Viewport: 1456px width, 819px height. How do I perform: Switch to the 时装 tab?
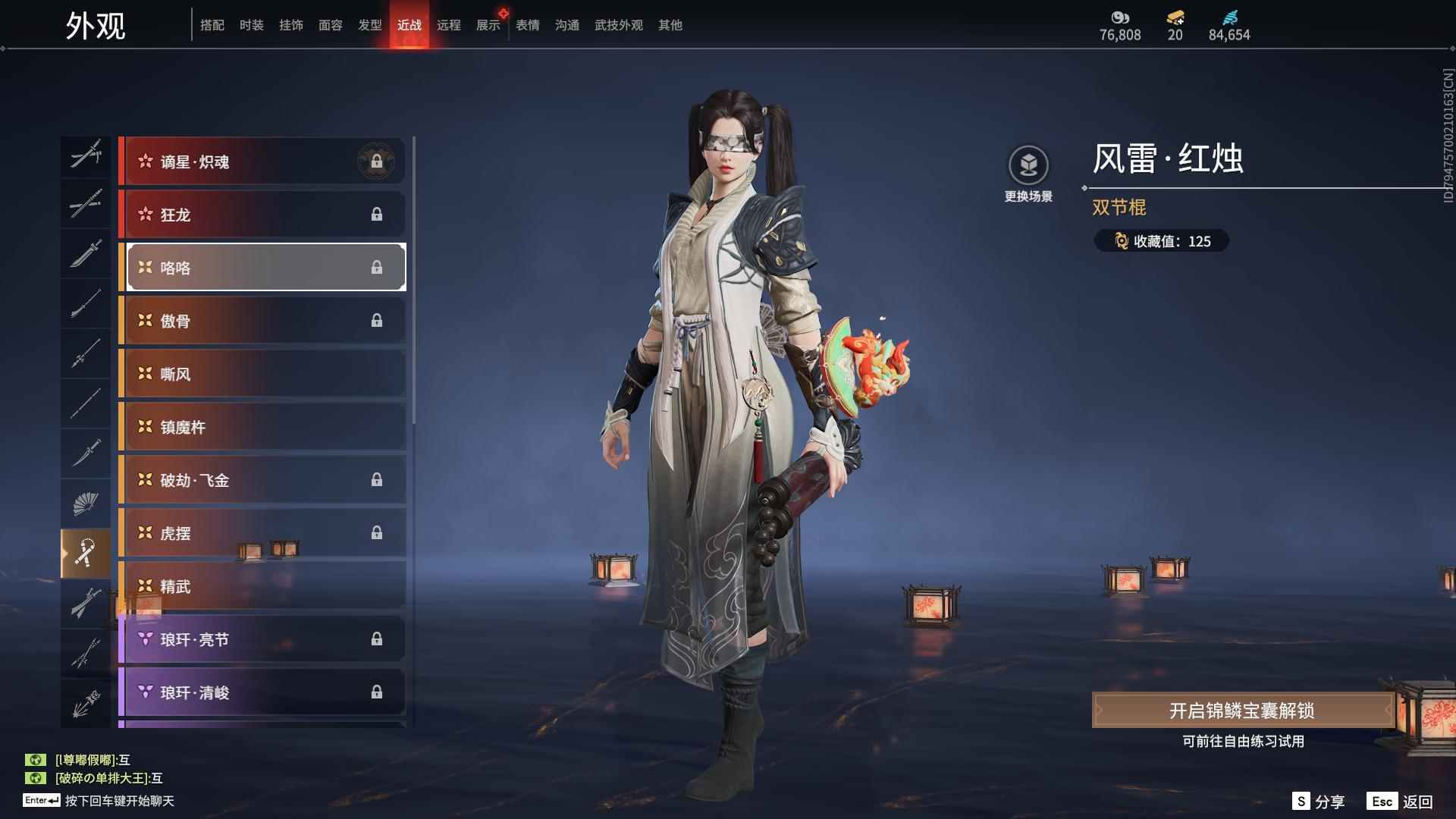tap(251, 25)
